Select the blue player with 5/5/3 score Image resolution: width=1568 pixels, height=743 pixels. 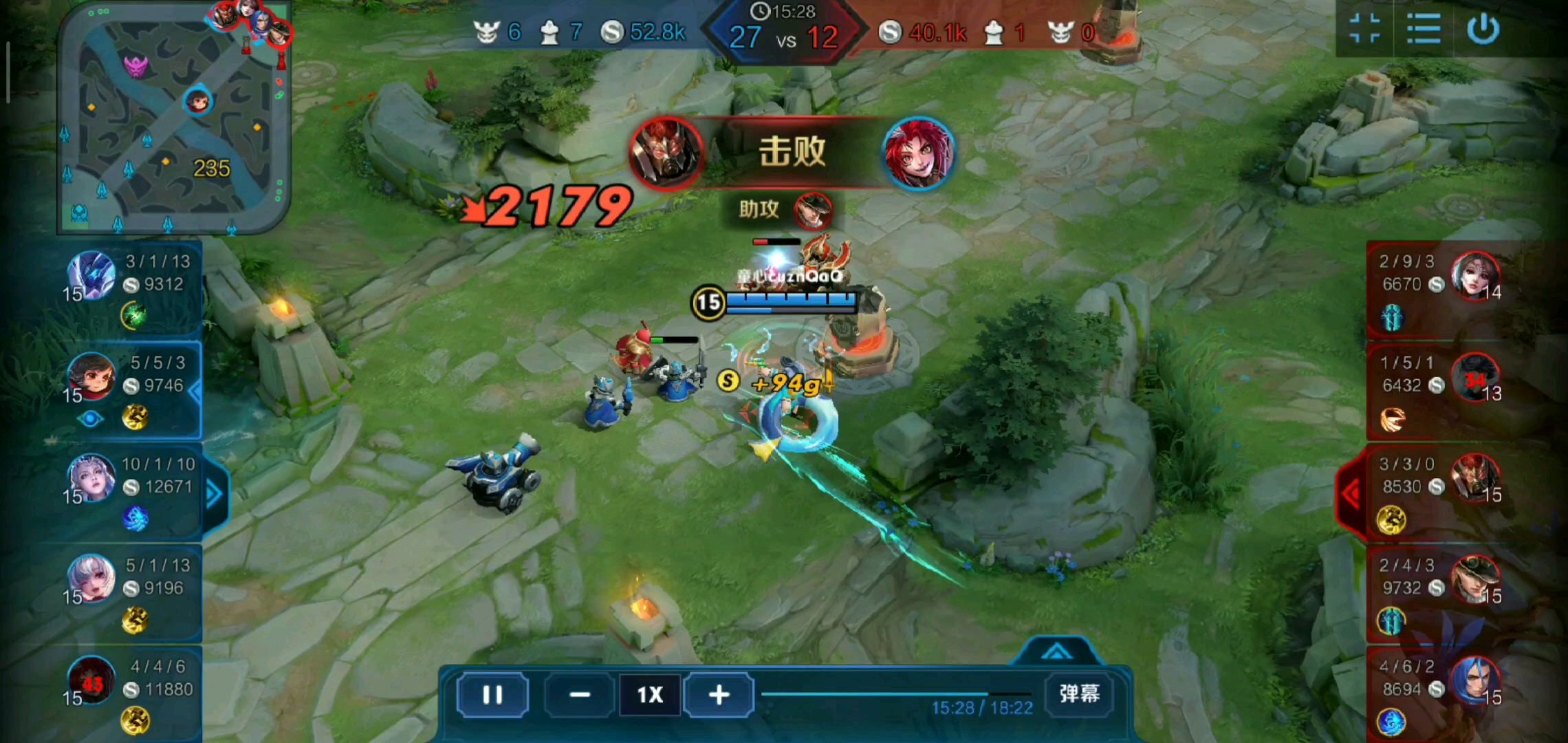click(x=91, y=376)
